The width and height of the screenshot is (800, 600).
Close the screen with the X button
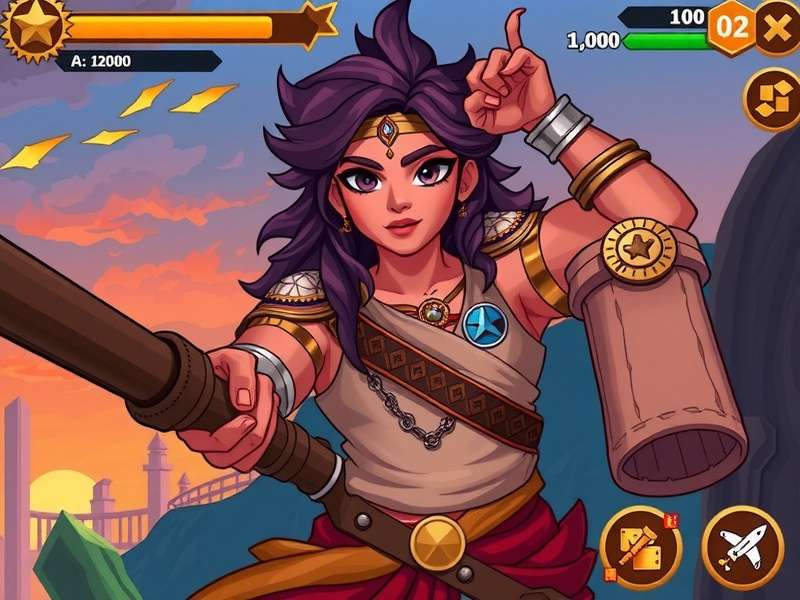tap(777, 25)
